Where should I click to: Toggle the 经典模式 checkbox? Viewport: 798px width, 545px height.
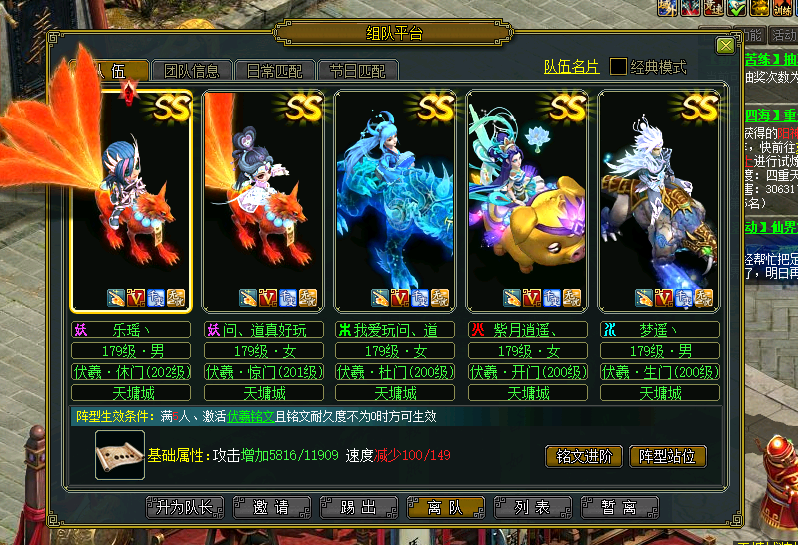(x=619, y=67)
